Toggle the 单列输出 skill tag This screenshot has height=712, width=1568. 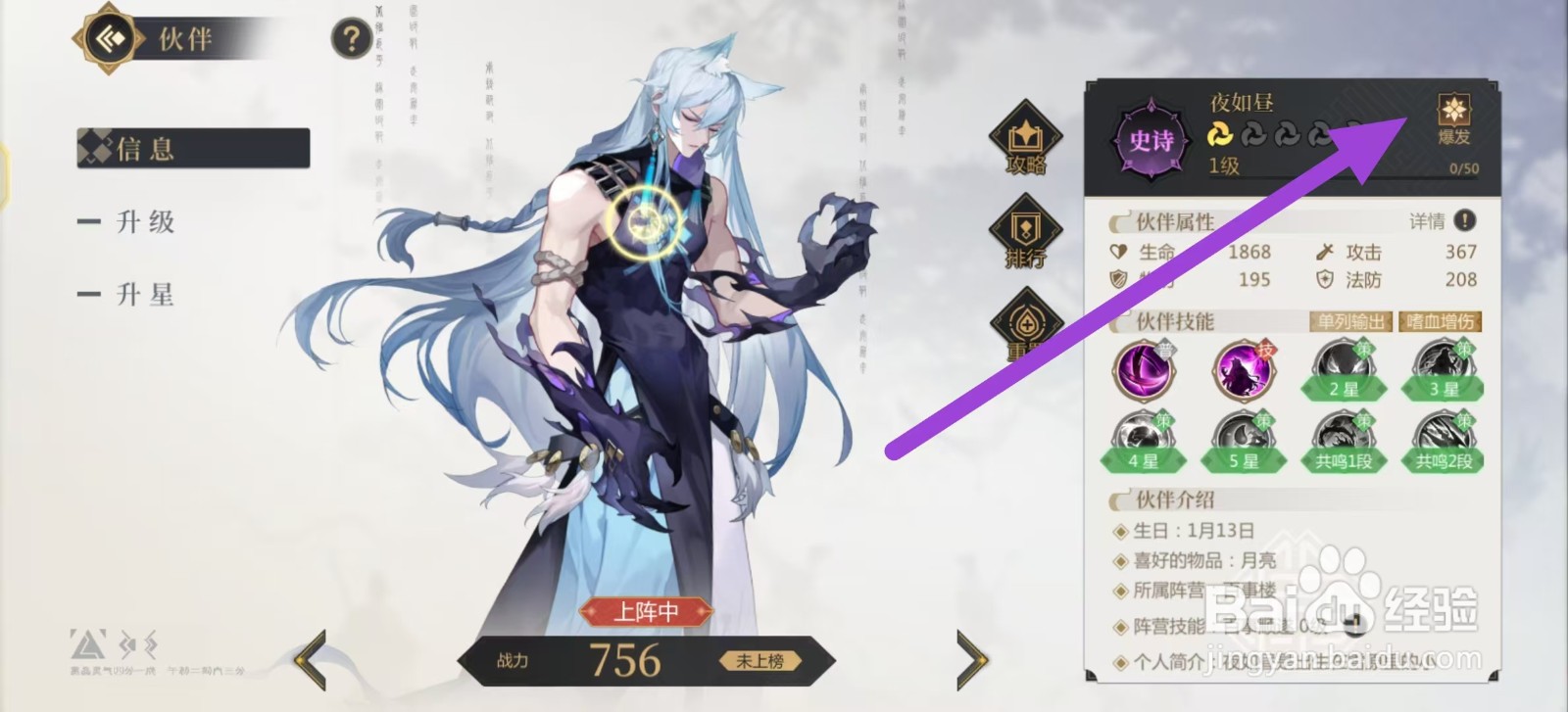pos(1348,320)
